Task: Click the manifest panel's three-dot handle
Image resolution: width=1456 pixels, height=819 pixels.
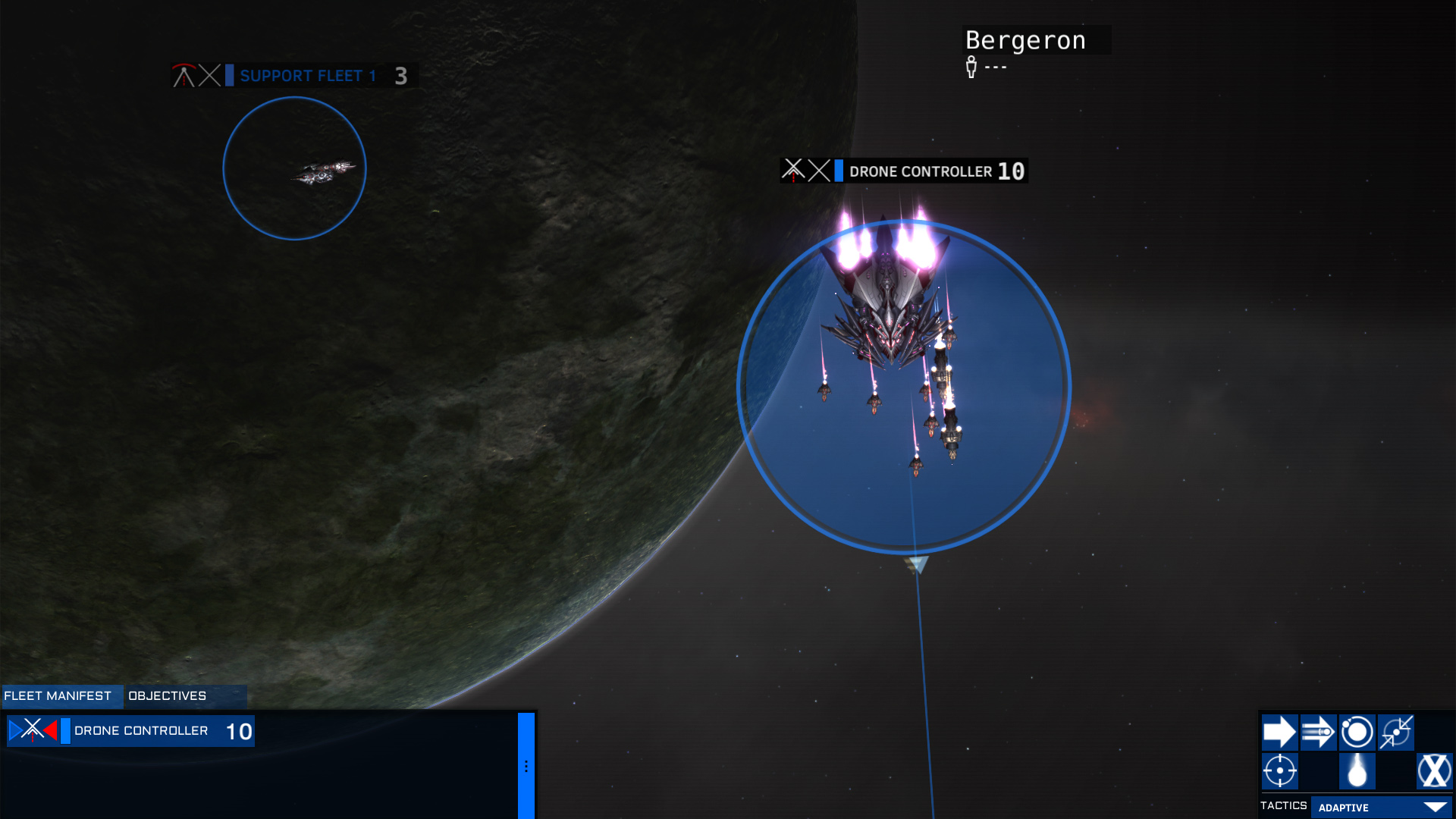Action: click(526, 766)
